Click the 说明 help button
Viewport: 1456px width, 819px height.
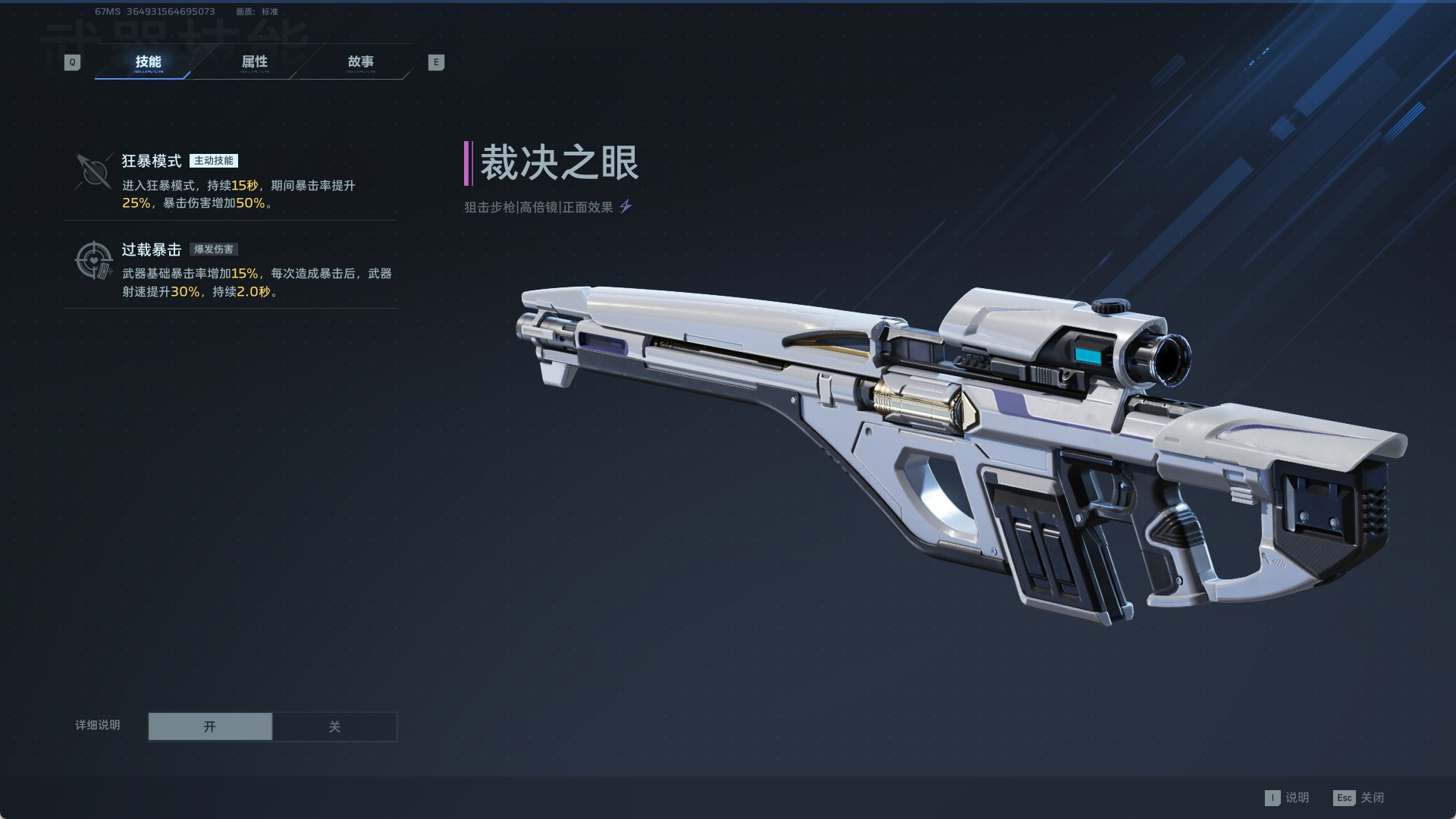click(x=1287, y=798)
